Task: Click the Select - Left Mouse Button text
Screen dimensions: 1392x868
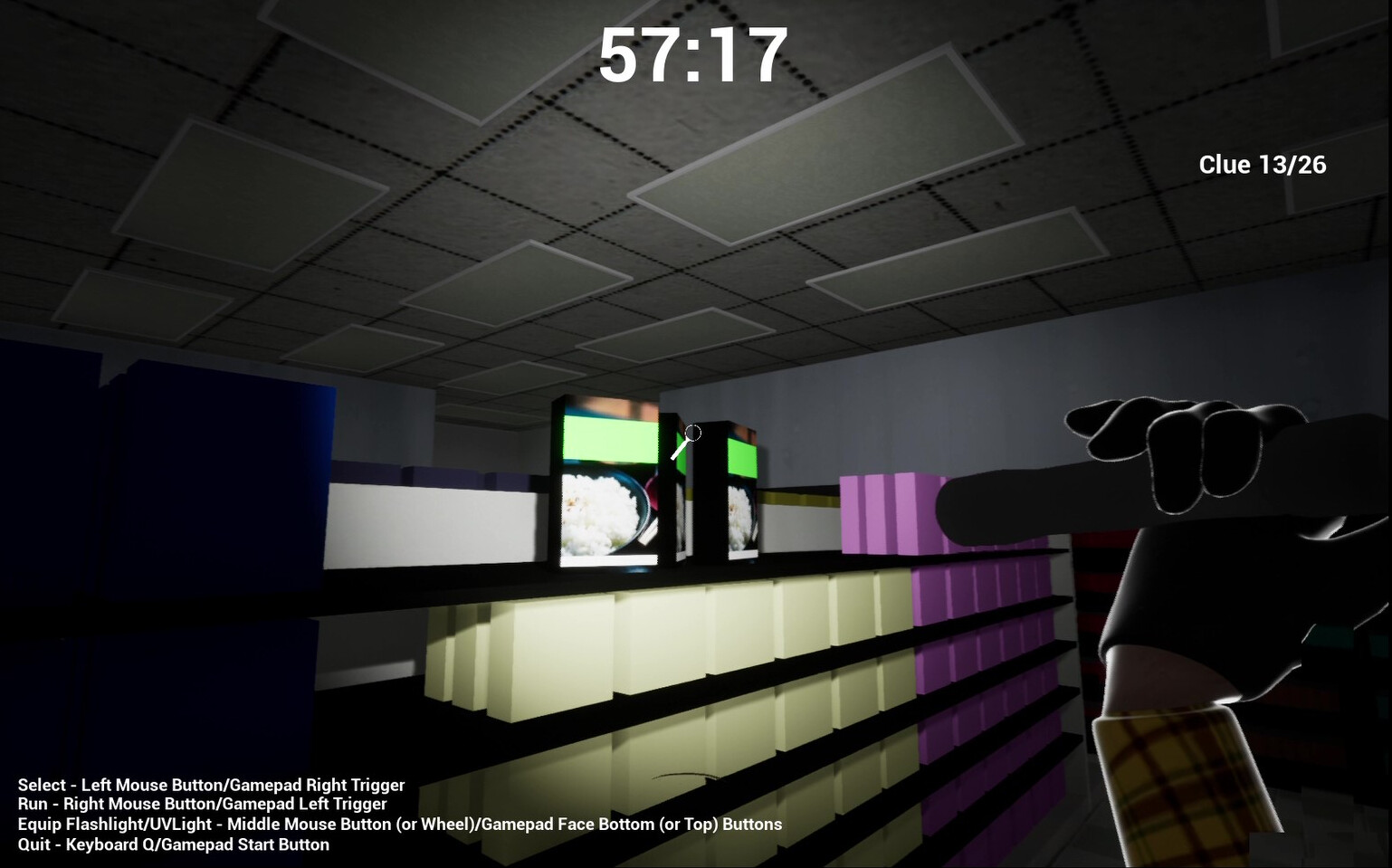Action: tap(211, 785)
